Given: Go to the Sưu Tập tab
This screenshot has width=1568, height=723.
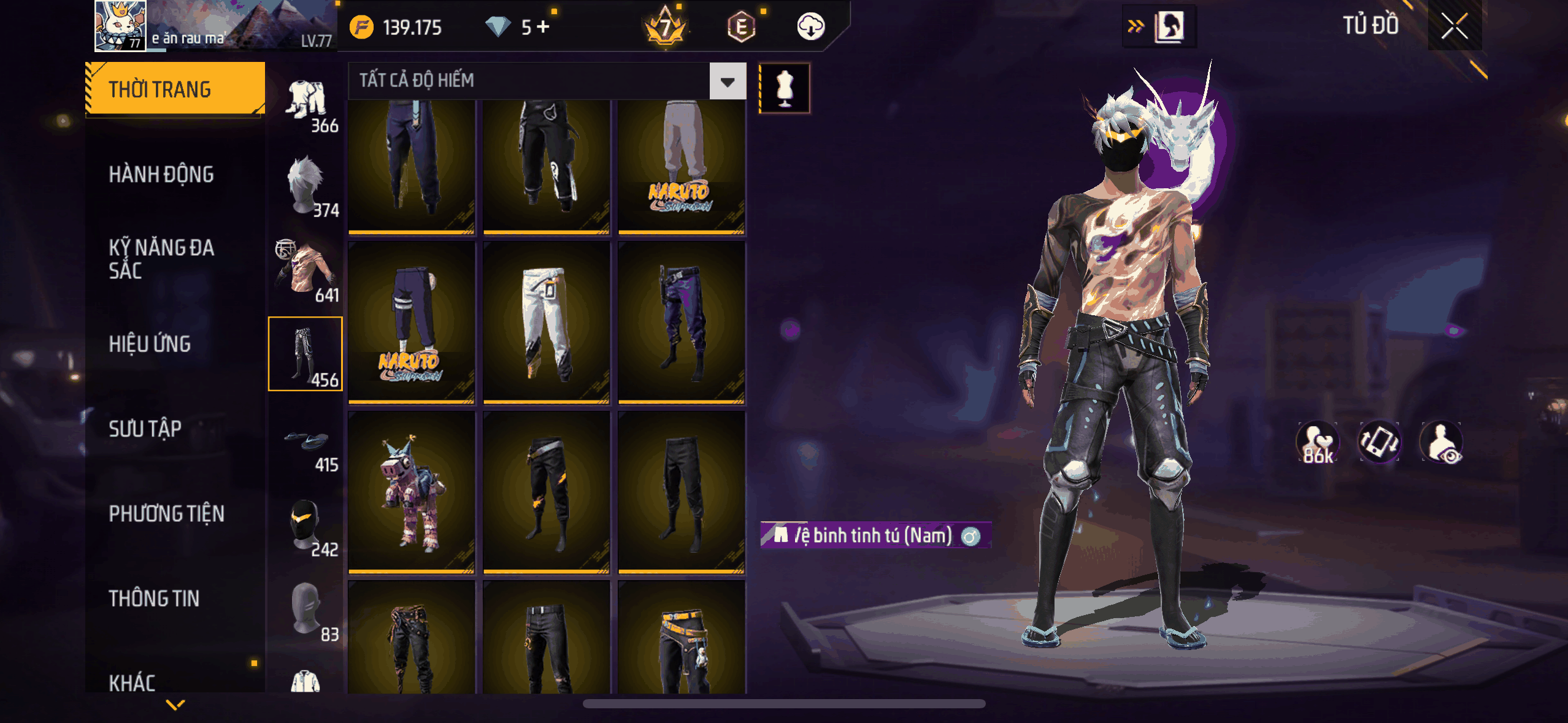Looking at the screenshot, I should [145, 429].
